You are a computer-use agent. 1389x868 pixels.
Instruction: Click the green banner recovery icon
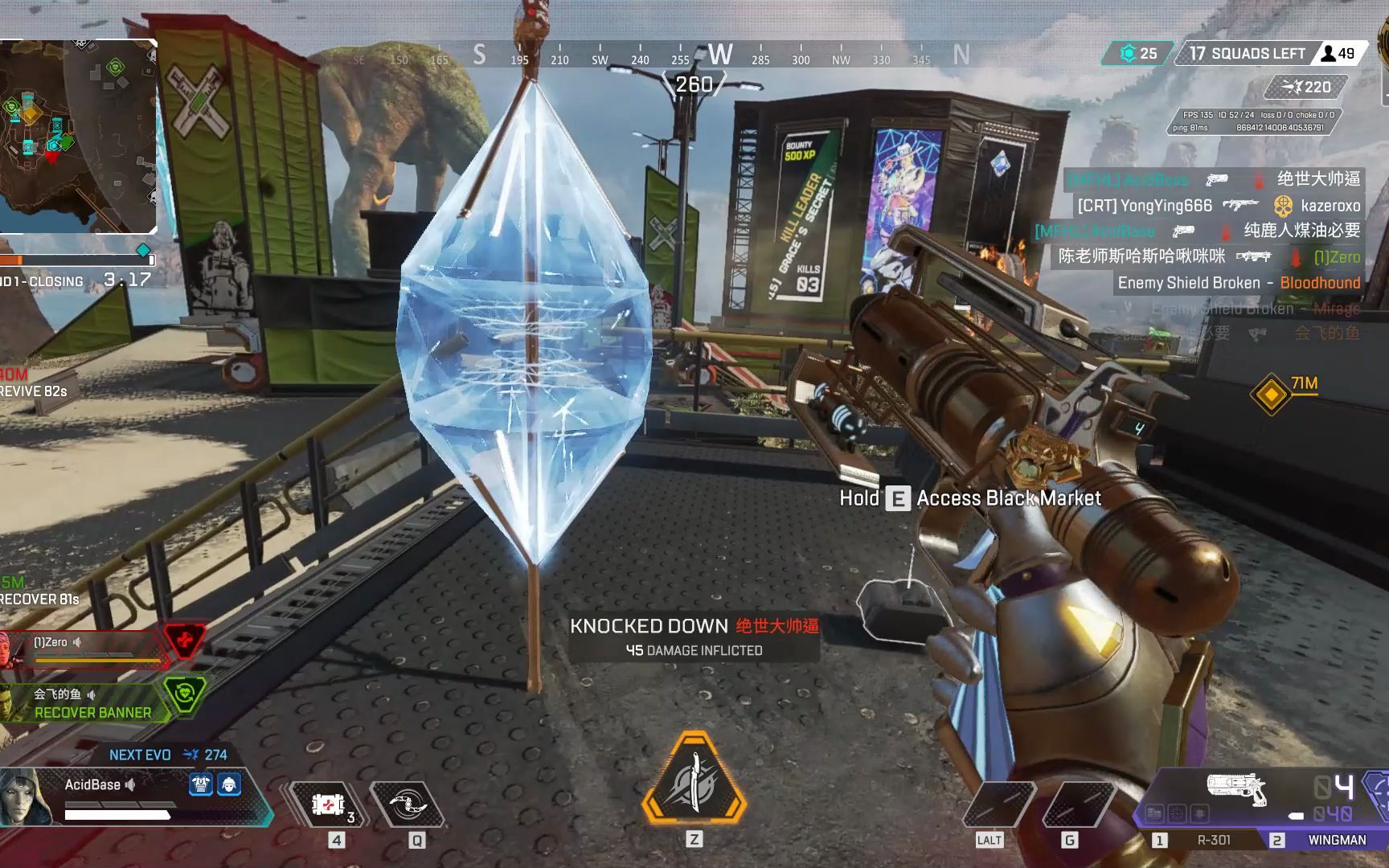pyautogui.click(x=184, y=695)
